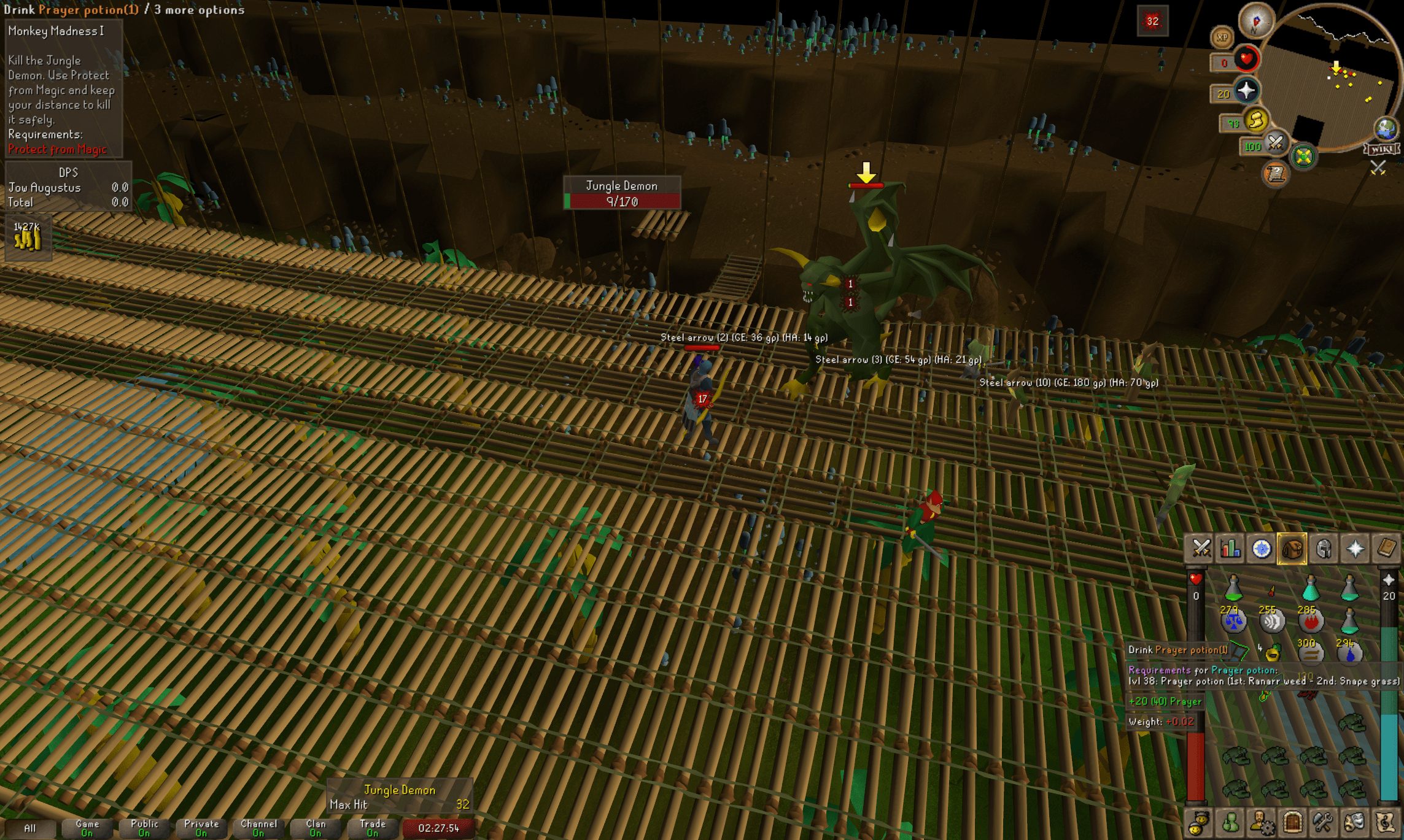Select the Combat options swords tab
1404x840 pixels.
(1201, 549)
